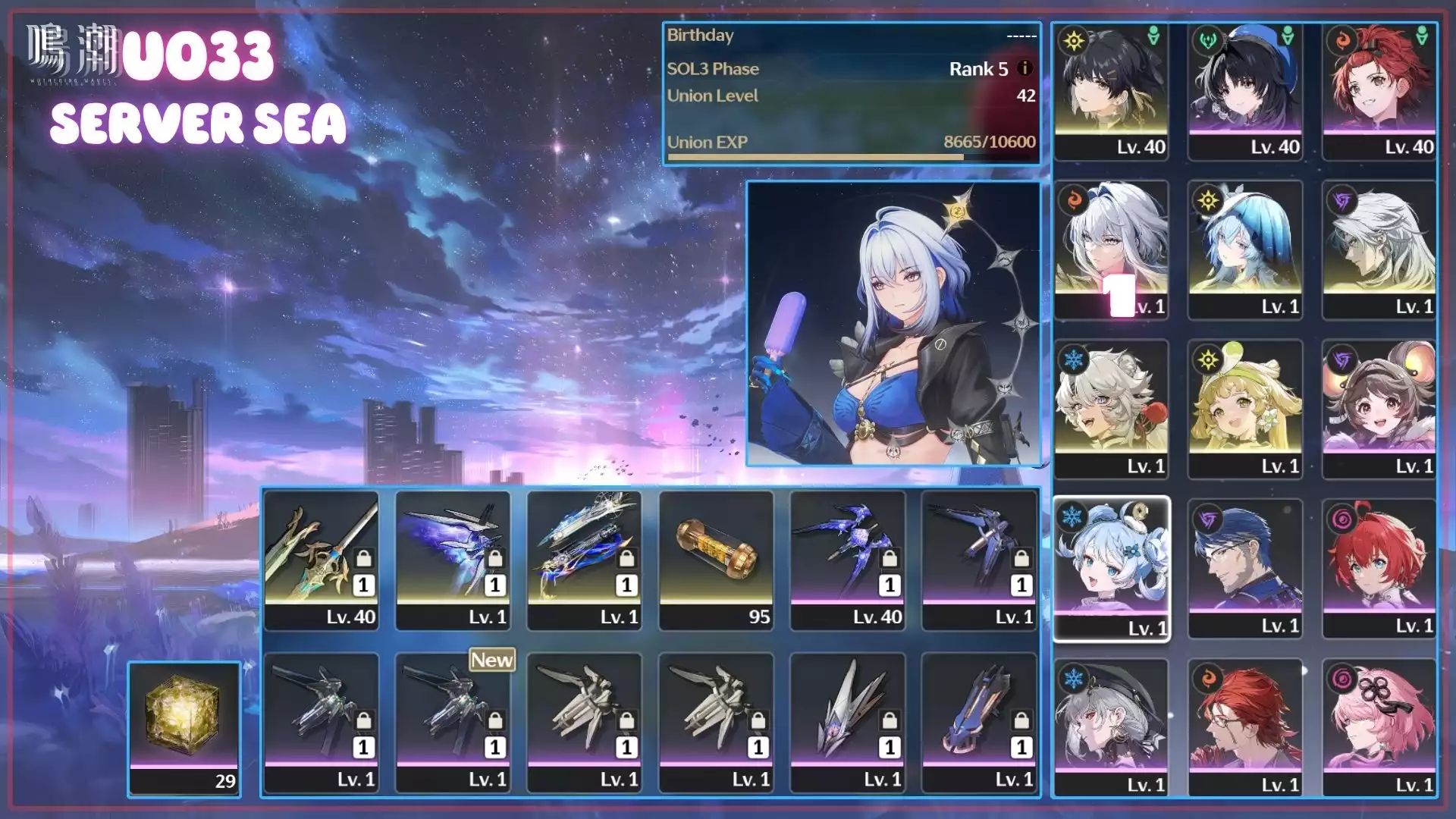This screenshot has height=819, width=1456.
Task: Select the blue-haired man with glasses
Action: click(x=1245, y=569)
